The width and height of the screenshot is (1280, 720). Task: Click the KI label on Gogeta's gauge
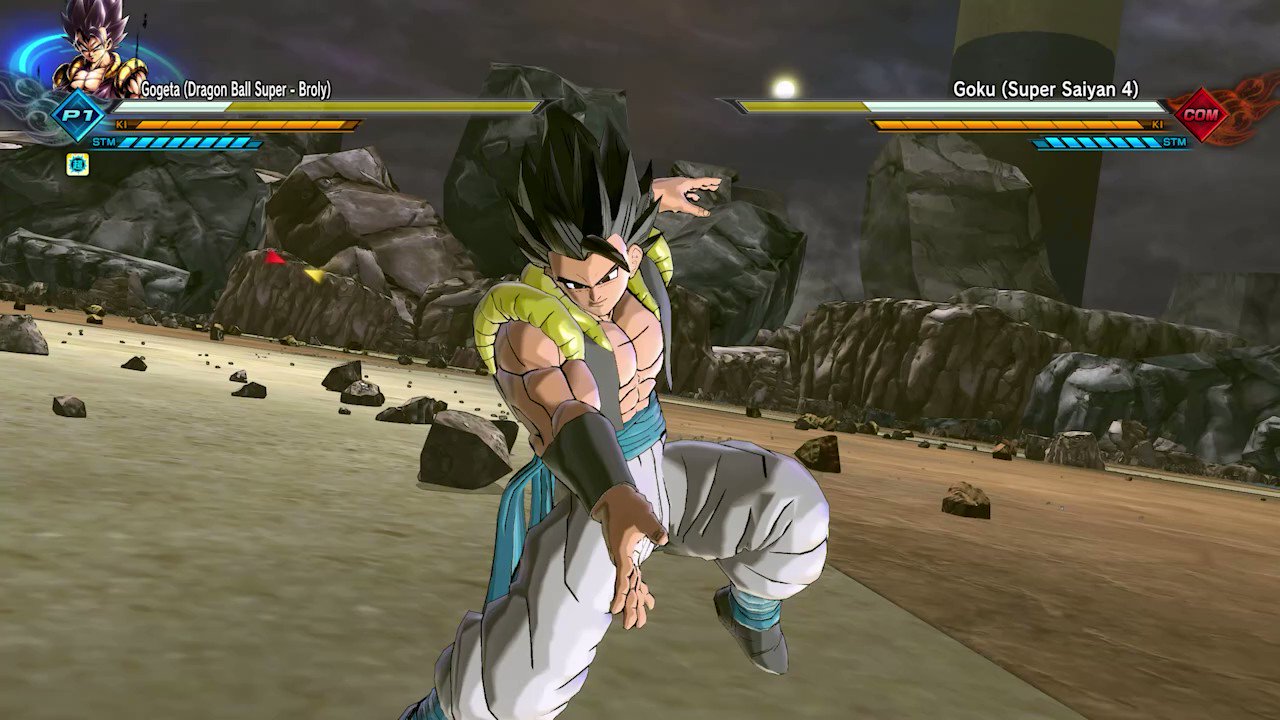point(122,125)
